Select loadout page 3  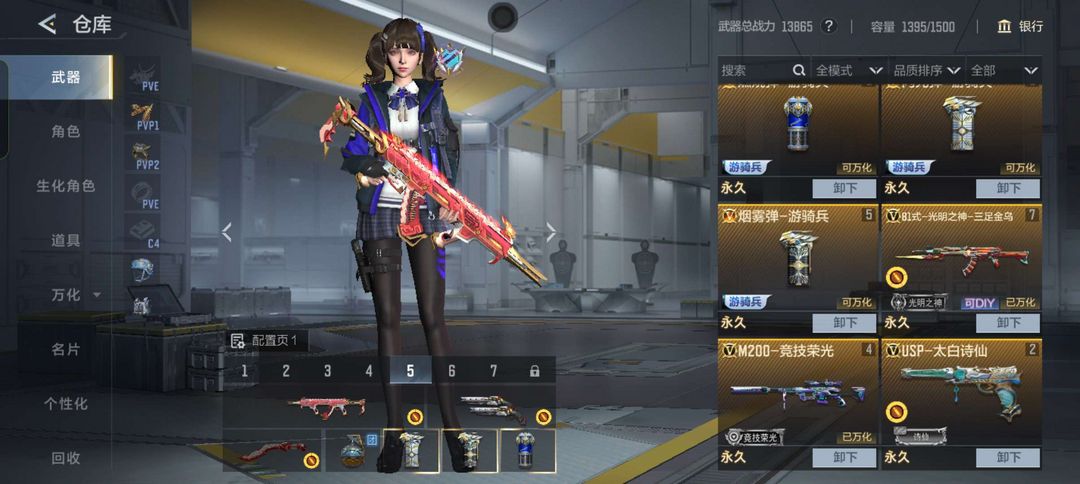point(327,371)
